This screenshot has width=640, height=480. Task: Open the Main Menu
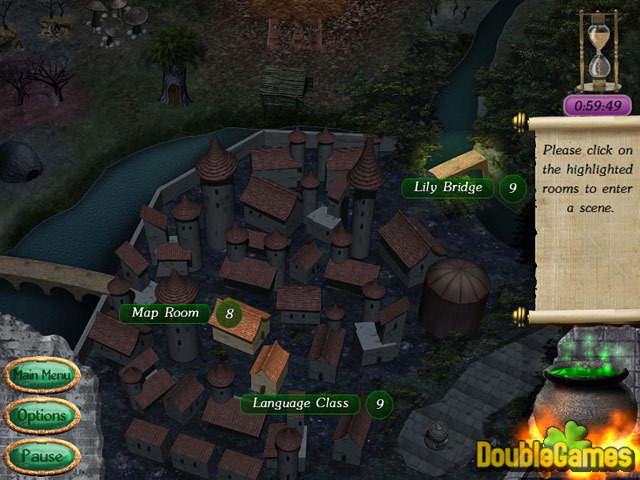[41, 377]
